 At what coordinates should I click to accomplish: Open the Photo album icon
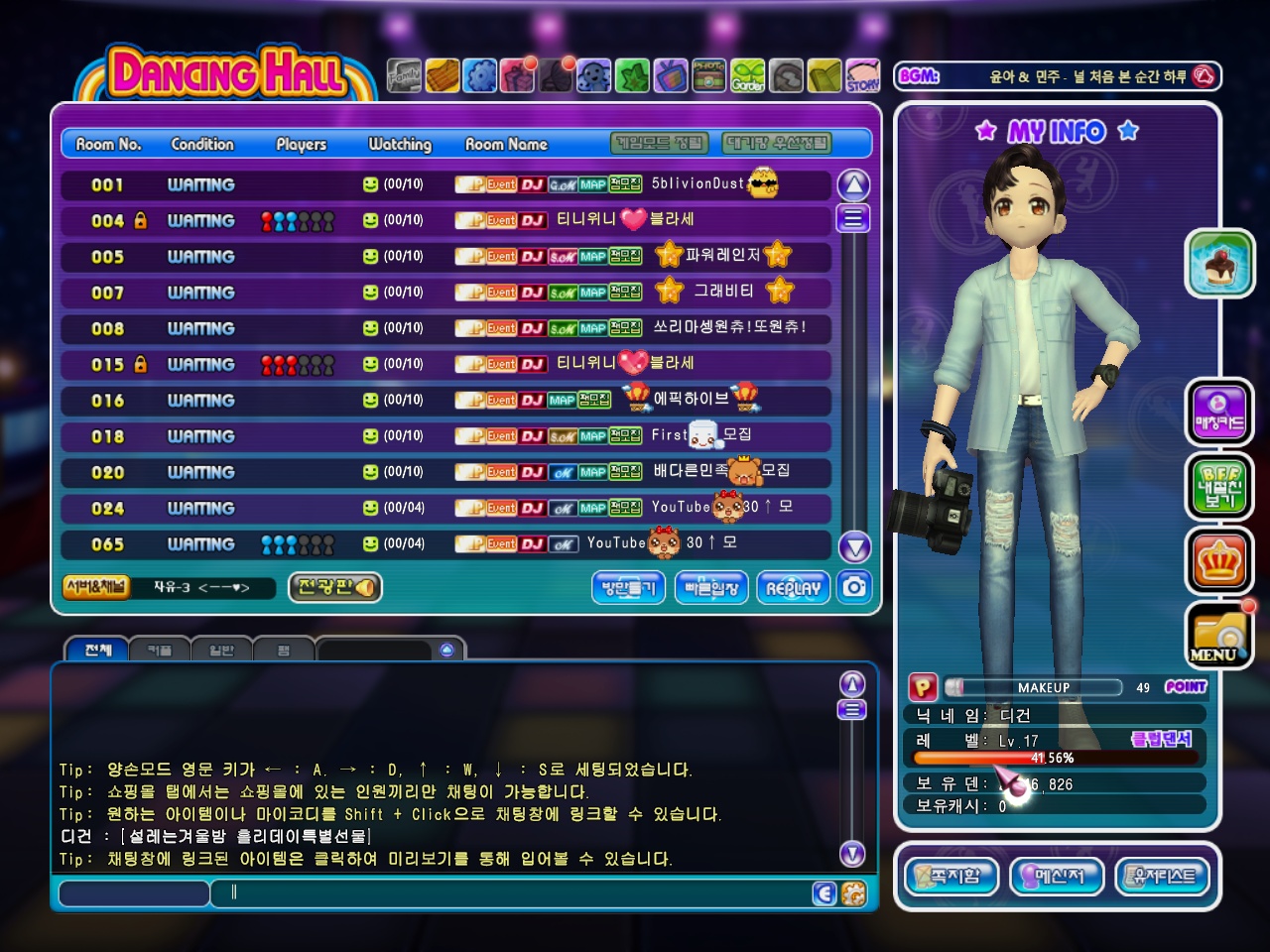[708, 75]
